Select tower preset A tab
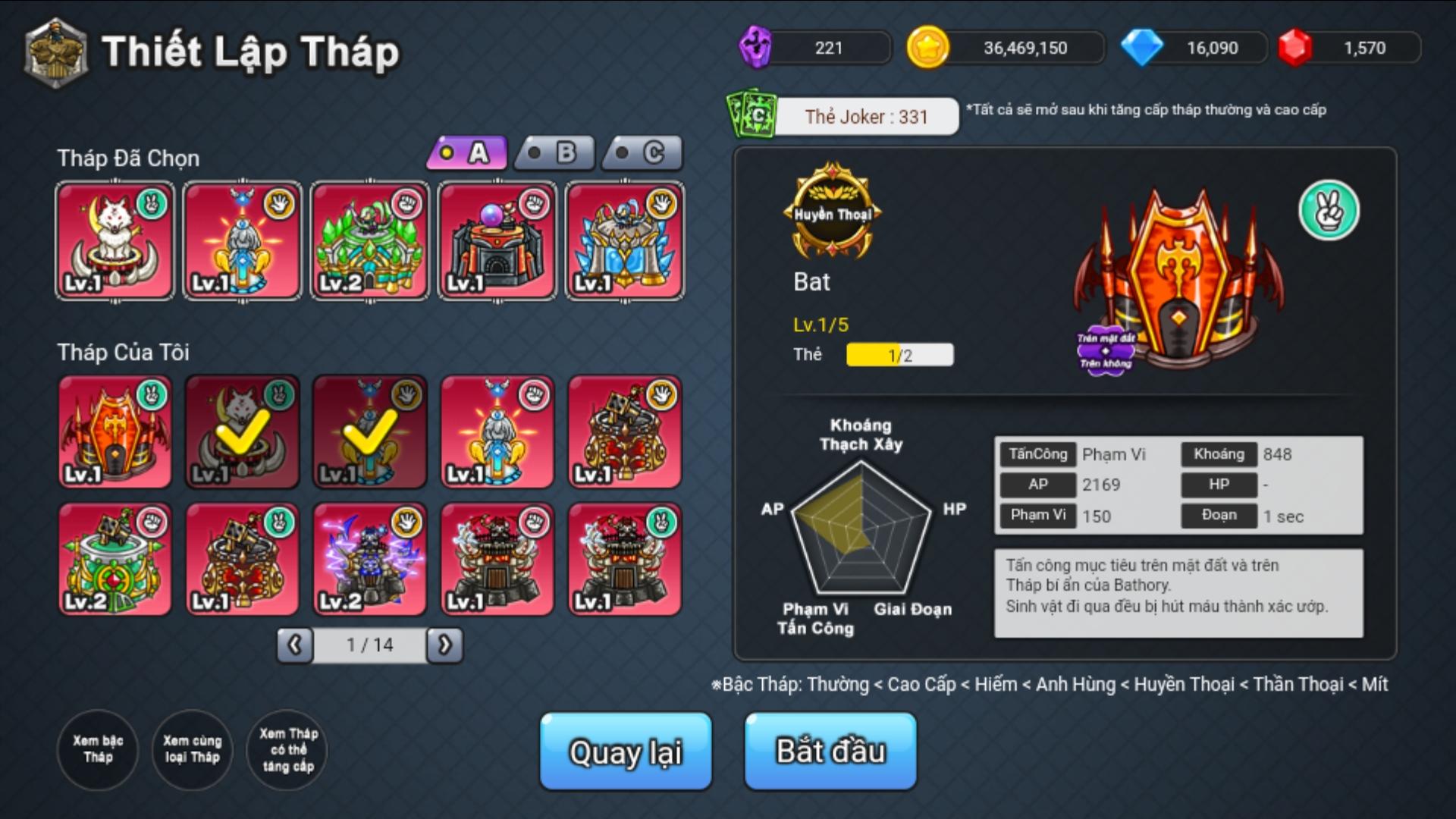Screen dimensions: 1456x819 (466, 153)
